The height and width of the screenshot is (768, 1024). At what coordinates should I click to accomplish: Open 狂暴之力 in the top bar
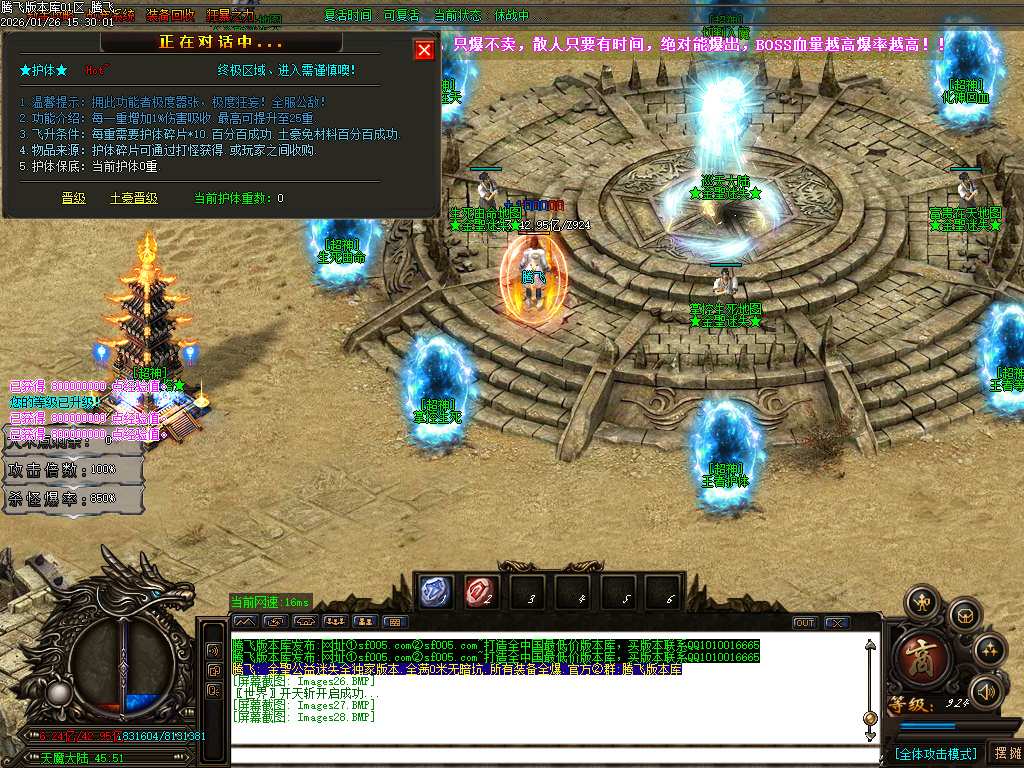230,16
